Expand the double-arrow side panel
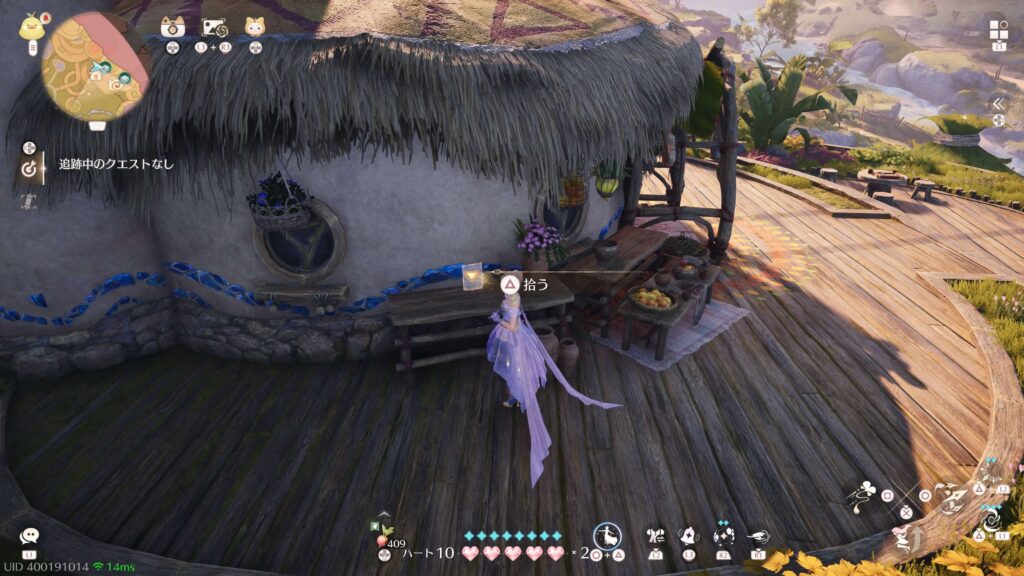The image size is (1024, 576). pyautogui.click(x=998, y=103)
